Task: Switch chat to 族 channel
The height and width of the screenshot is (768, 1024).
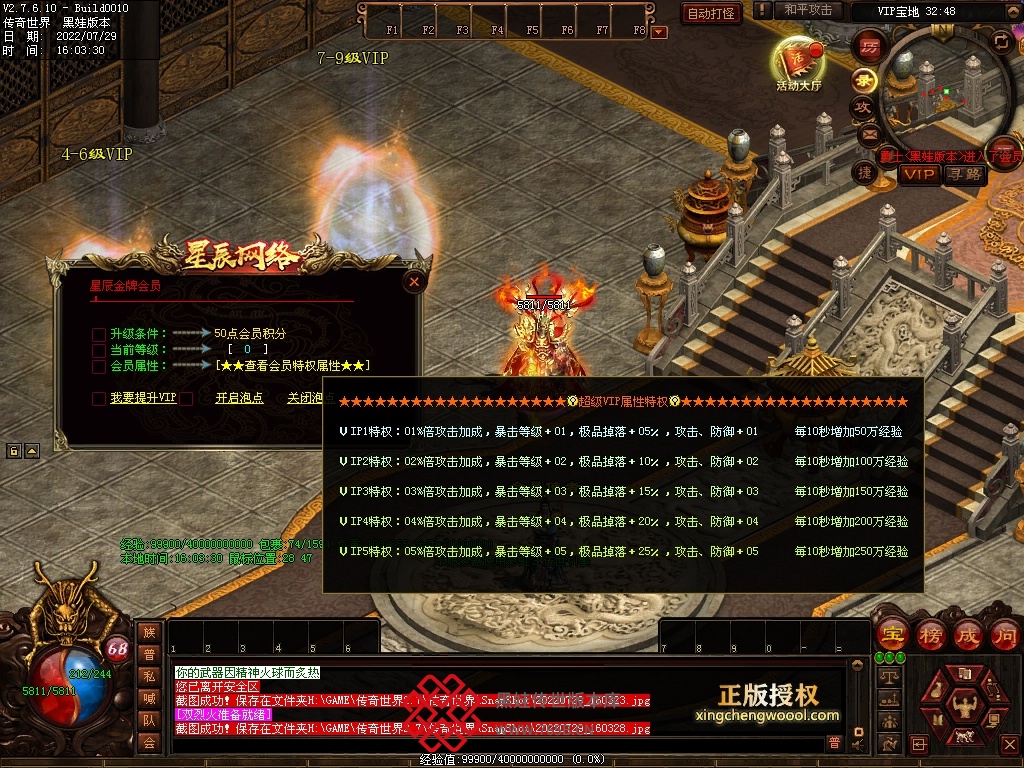Action: [149, 632]
